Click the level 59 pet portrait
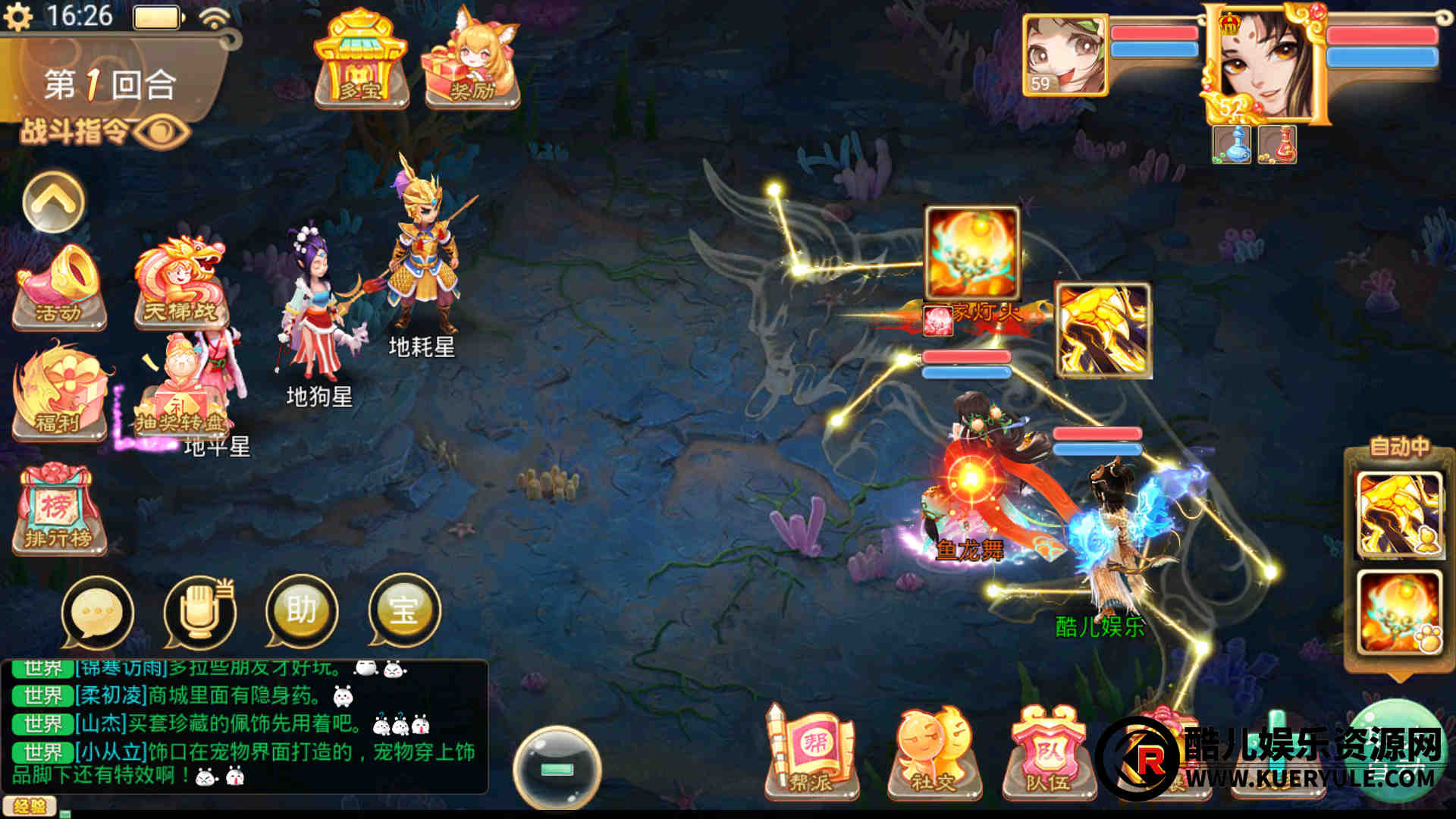The image size is (1456, 819). [1065, 55]
